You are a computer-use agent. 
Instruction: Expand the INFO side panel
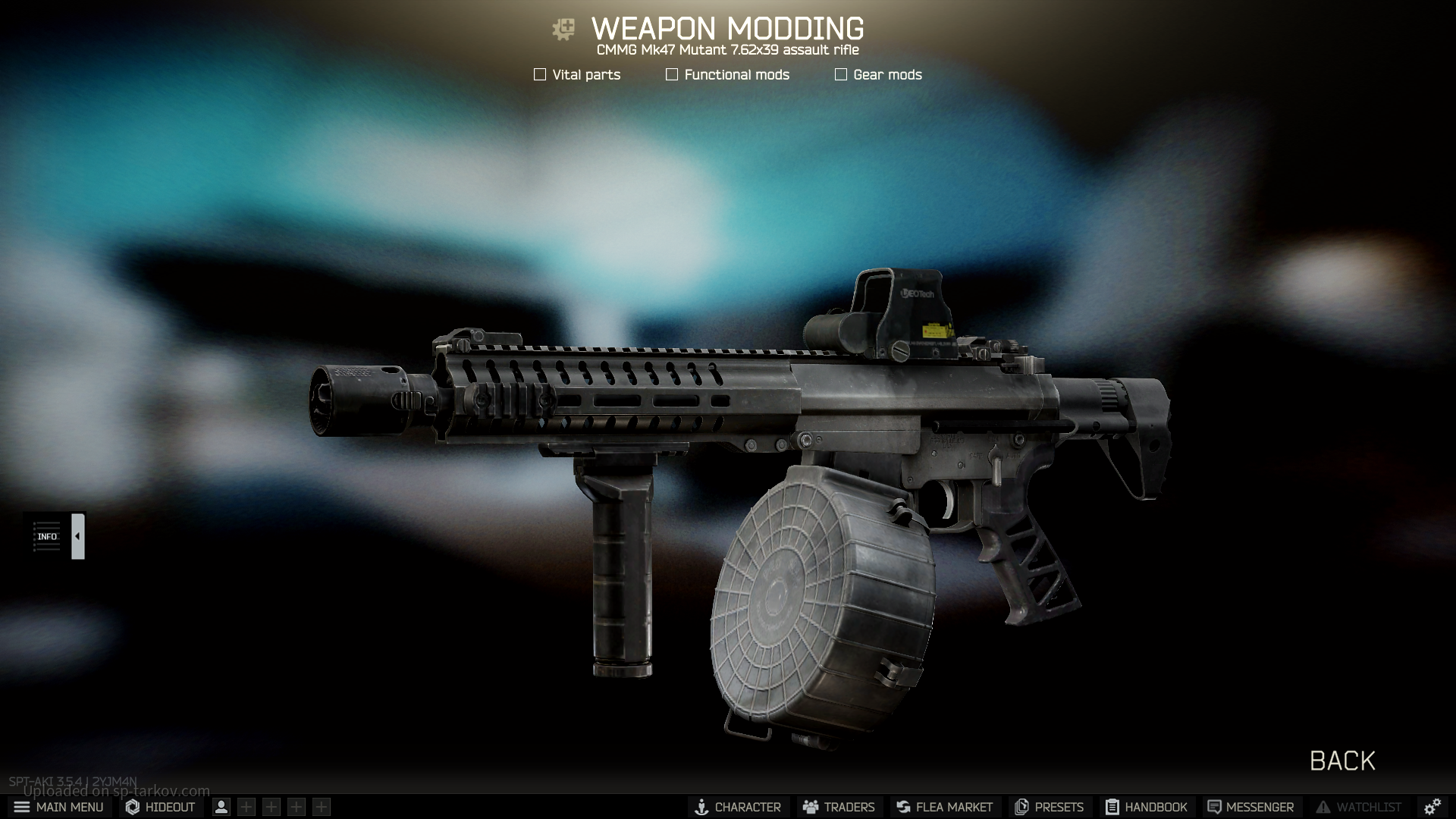pyautogui.click(x=77, y=536)
